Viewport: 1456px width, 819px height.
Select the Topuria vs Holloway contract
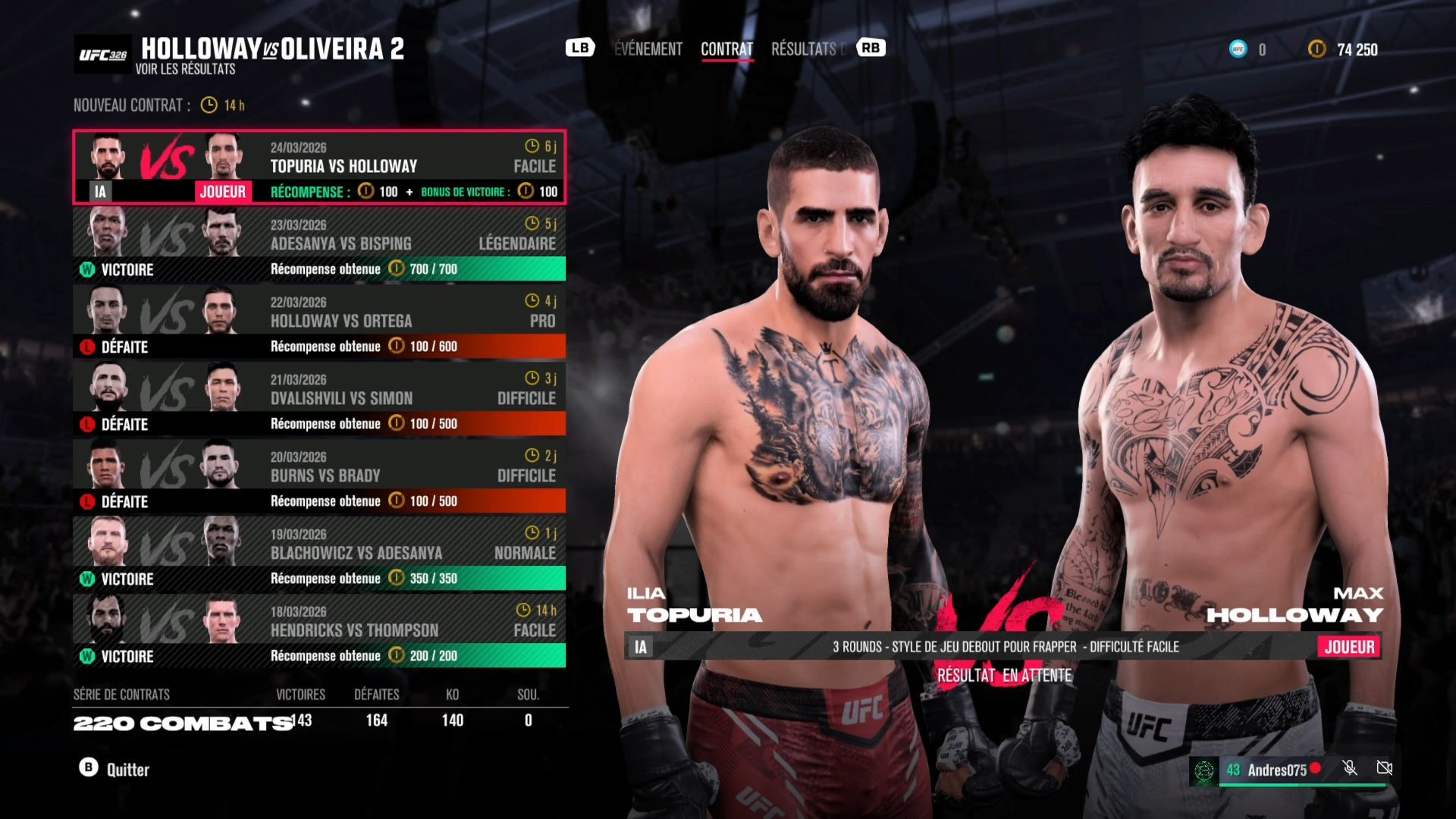pyautogui.click(x=318, y=167)
